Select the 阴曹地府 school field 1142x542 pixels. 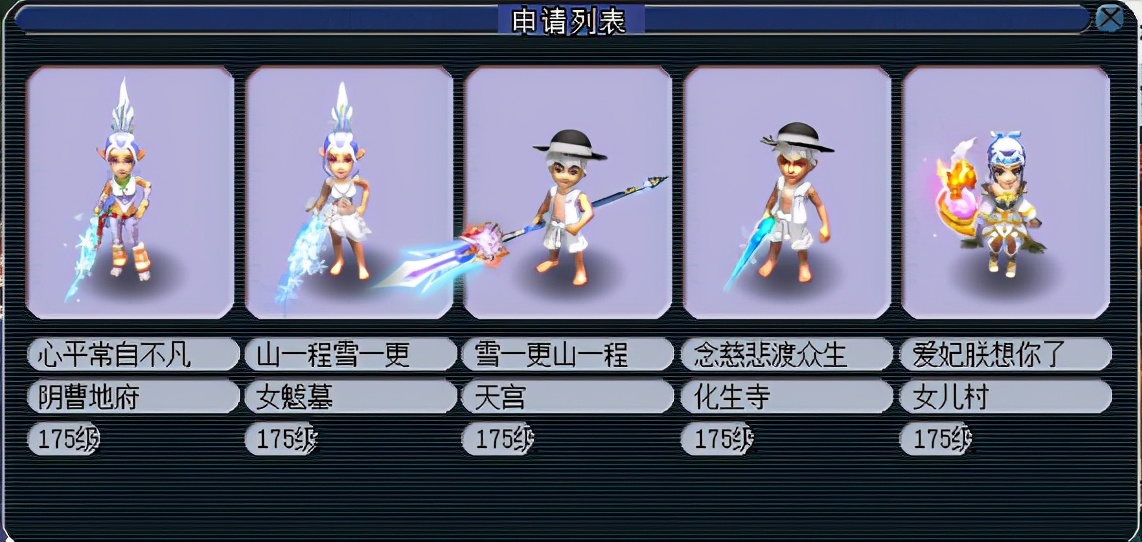(133, 397)
